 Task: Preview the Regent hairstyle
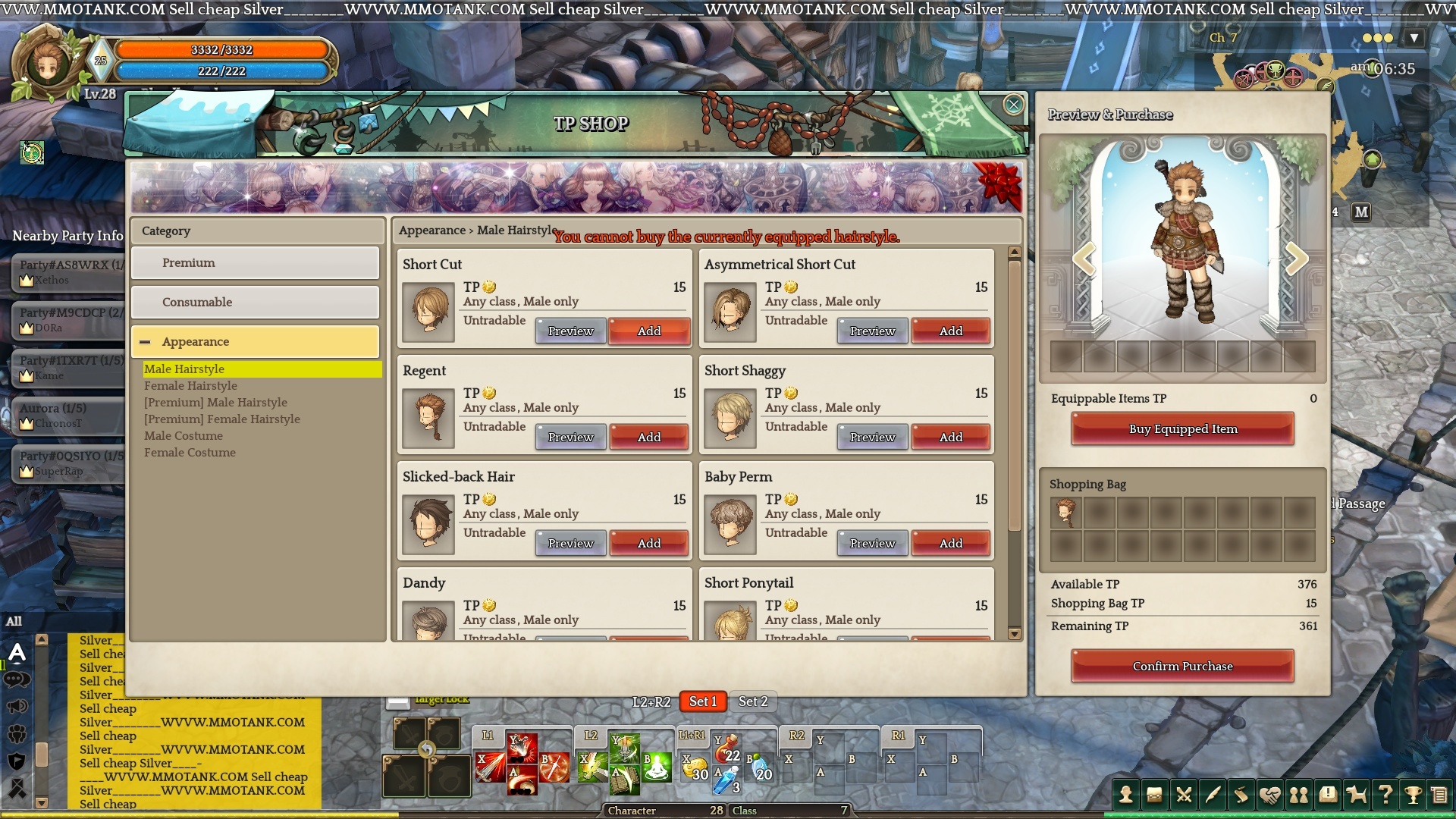(x=570, y=437)
